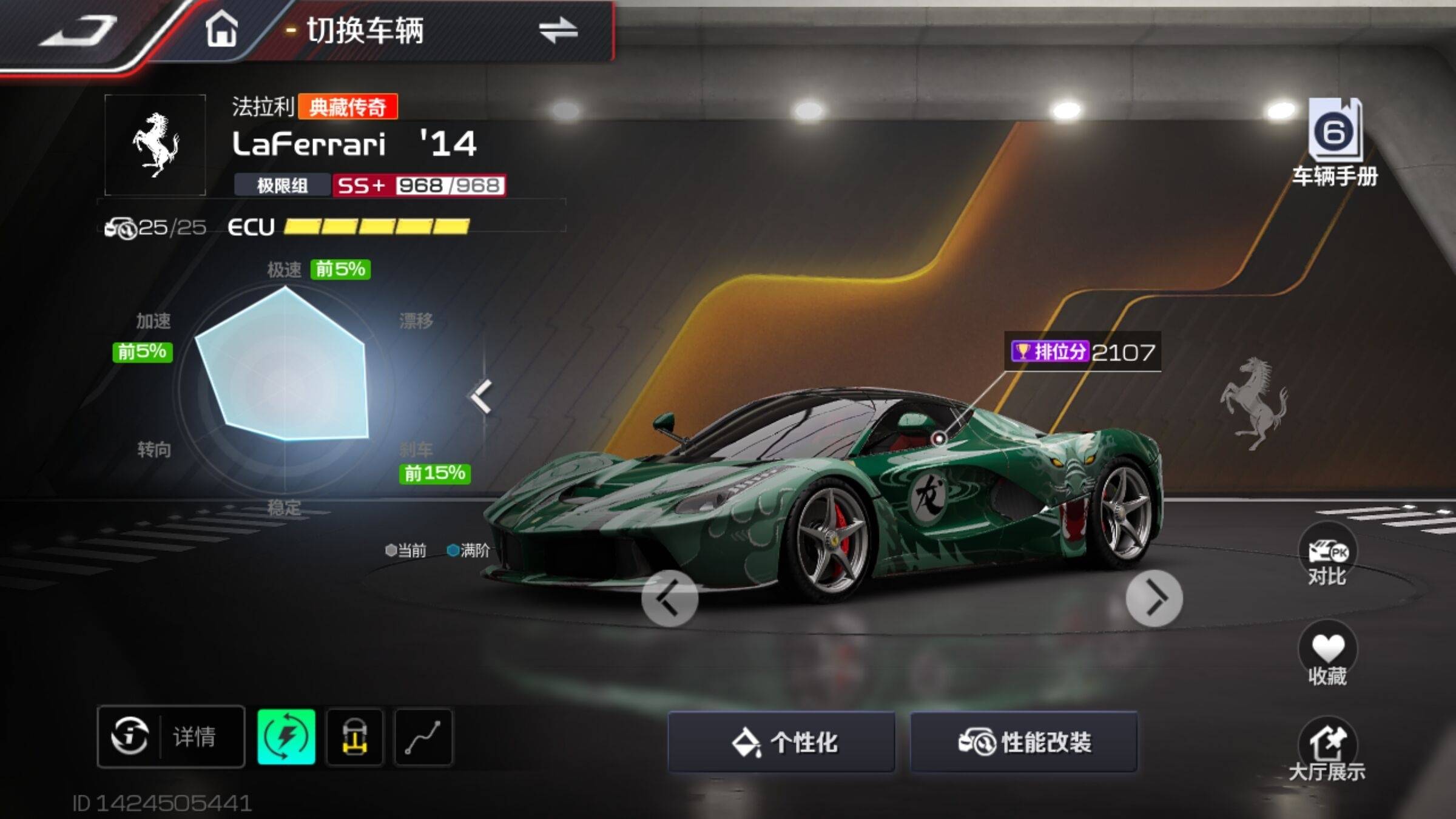
Task: Go back using the top-left arrow
Action: pyautogui.click(x=79, y=30)
